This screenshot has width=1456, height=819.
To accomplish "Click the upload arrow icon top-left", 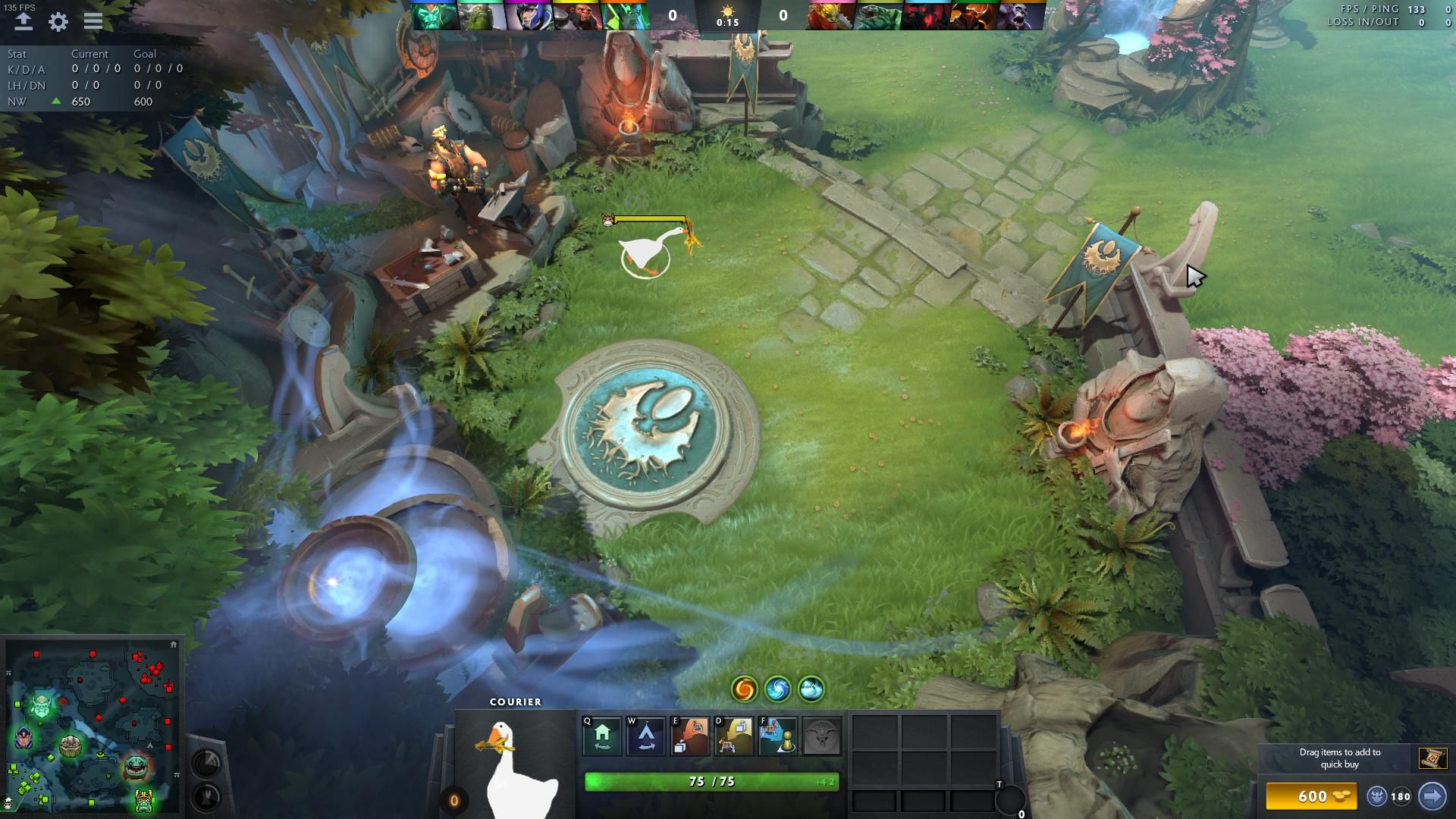I will coord(24,21).
